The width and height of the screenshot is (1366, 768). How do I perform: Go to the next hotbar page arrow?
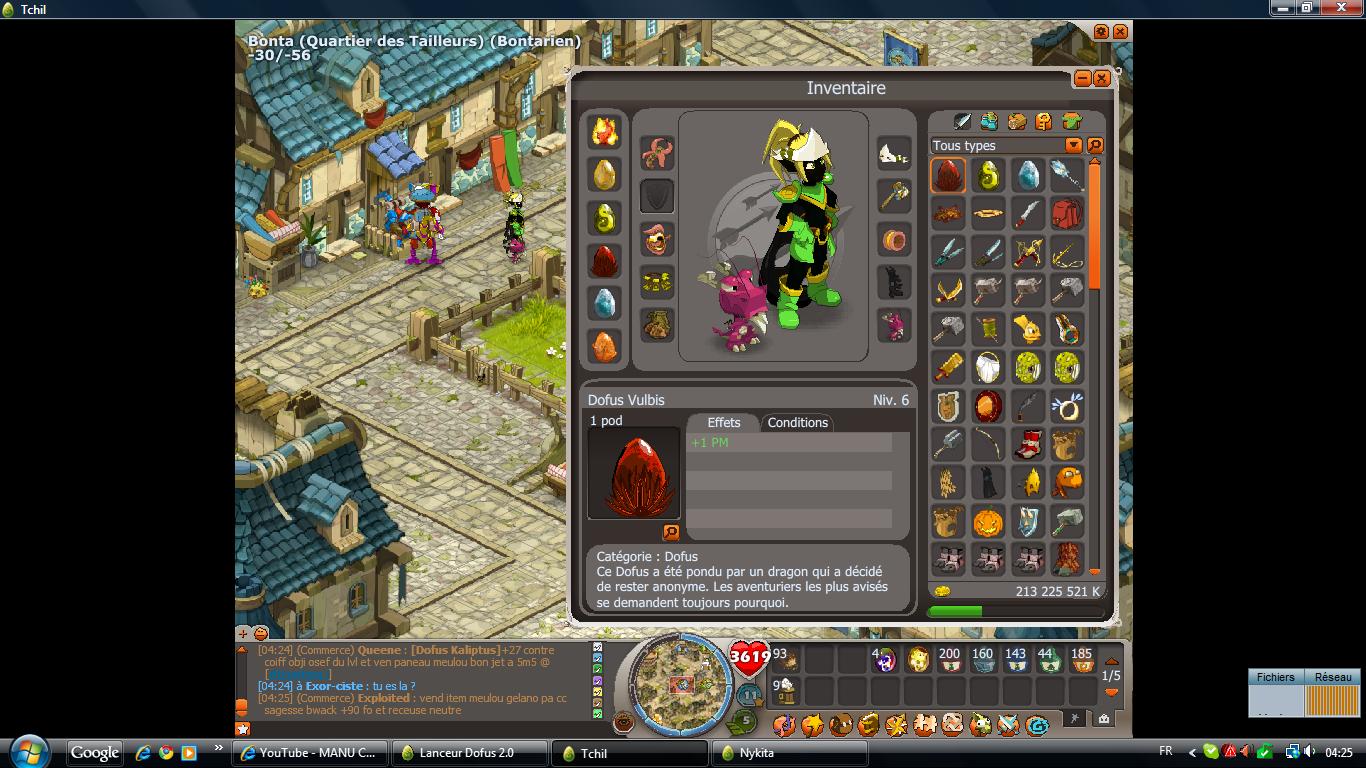[1111, 692]
